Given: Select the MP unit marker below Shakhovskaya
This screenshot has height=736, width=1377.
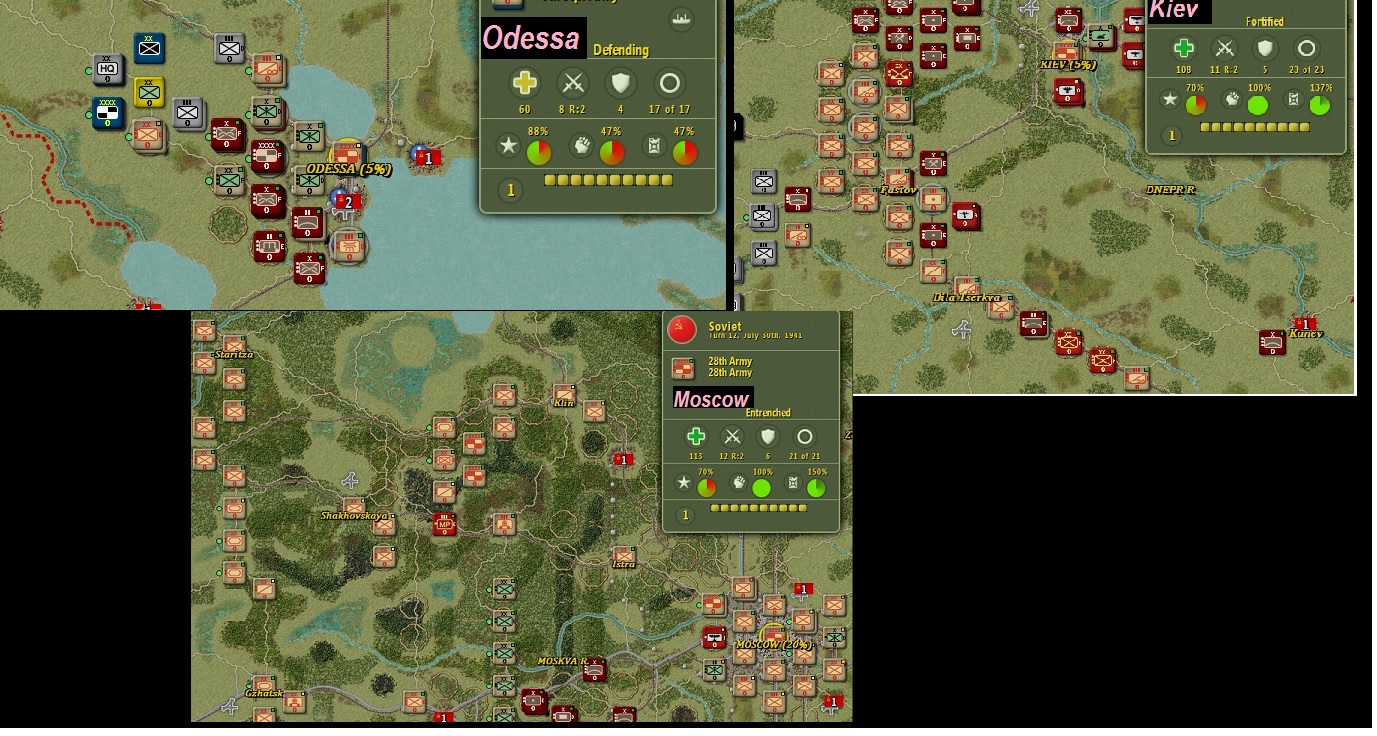Looking at the screenshot, I should tap(444, 523).
